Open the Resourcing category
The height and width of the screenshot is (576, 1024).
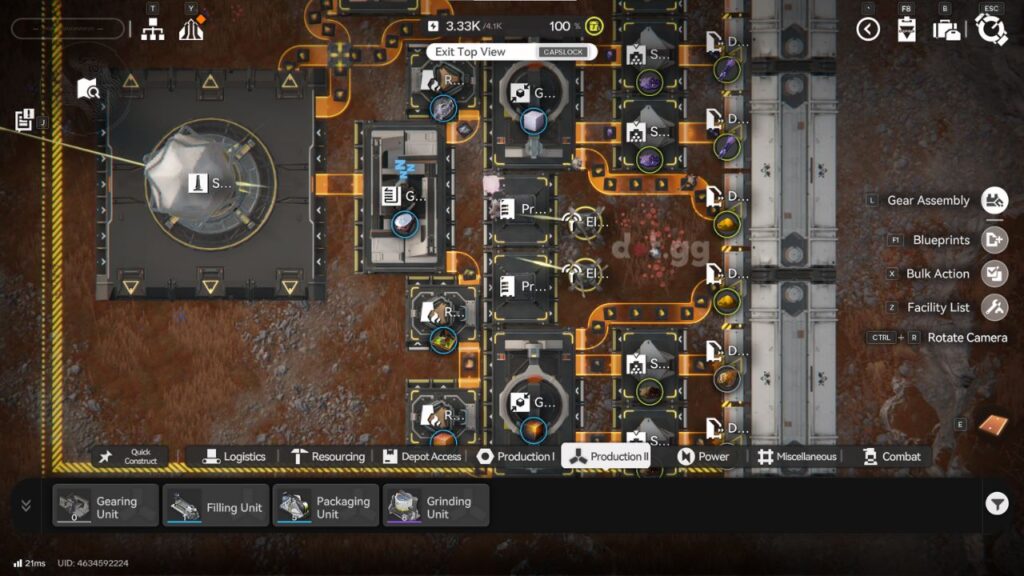coord(328,457)
